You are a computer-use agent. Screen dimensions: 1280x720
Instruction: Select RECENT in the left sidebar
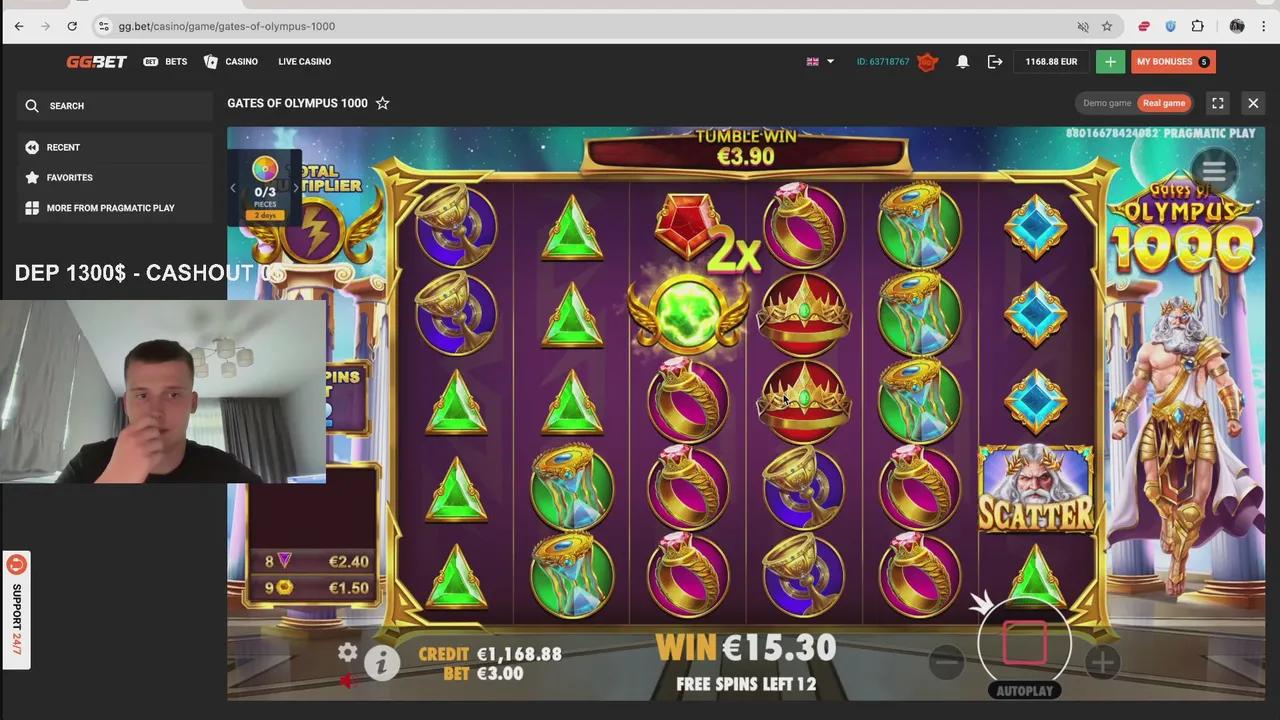point(63,147)
